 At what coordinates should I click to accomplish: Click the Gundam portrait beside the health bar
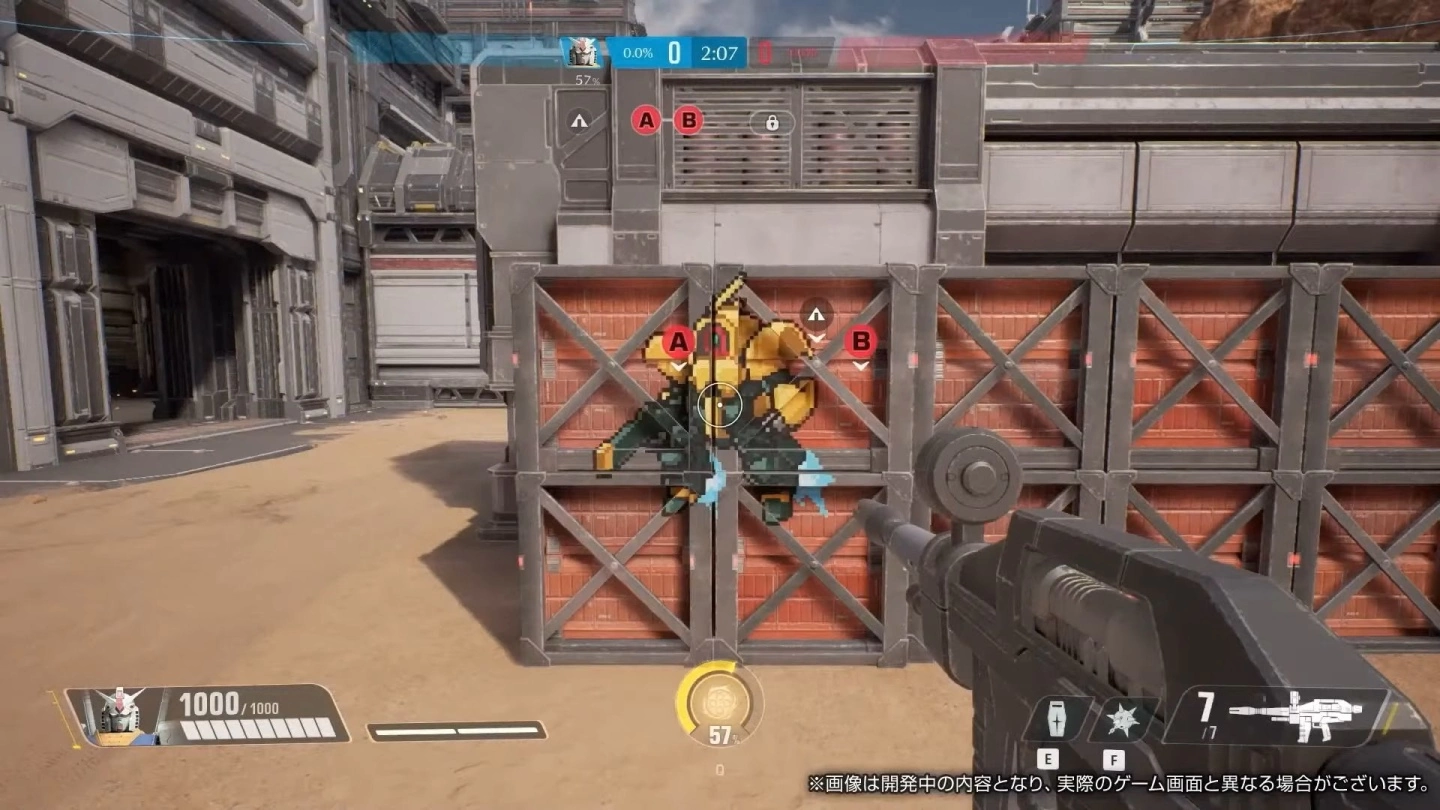(x=119, y=715)
